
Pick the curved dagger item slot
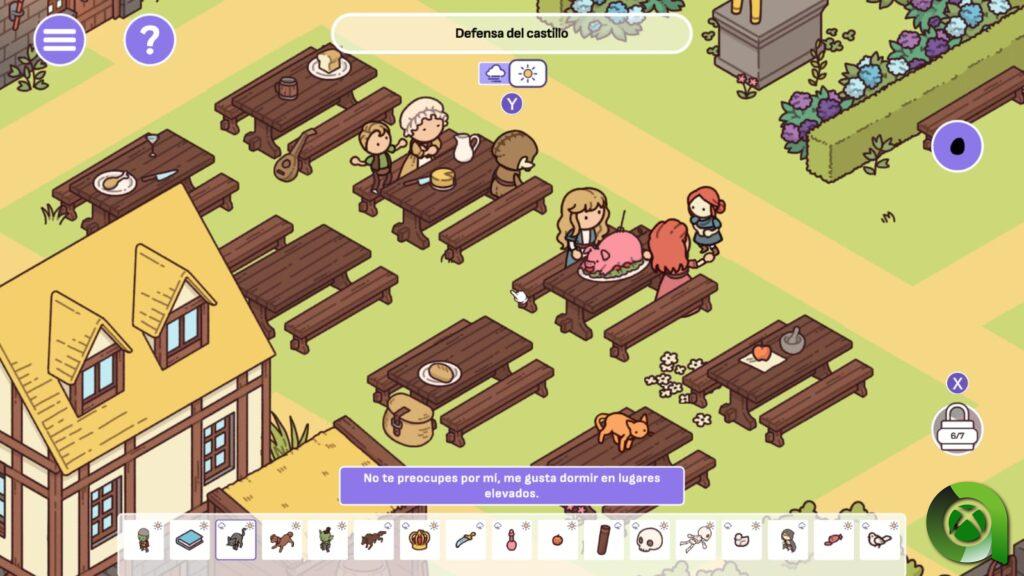(x=465, y=540)
